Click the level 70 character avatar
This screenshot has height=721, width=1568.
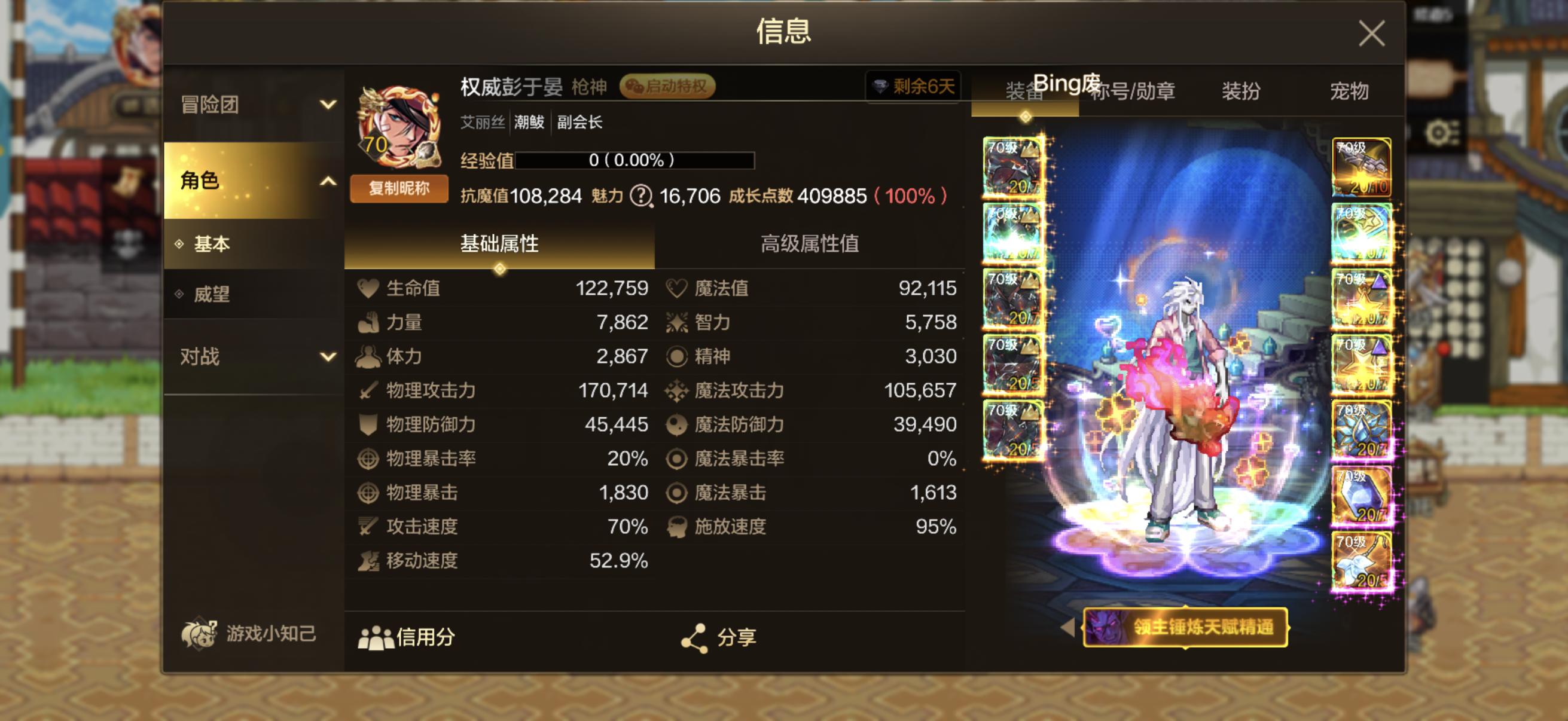(x=399, y=128)
